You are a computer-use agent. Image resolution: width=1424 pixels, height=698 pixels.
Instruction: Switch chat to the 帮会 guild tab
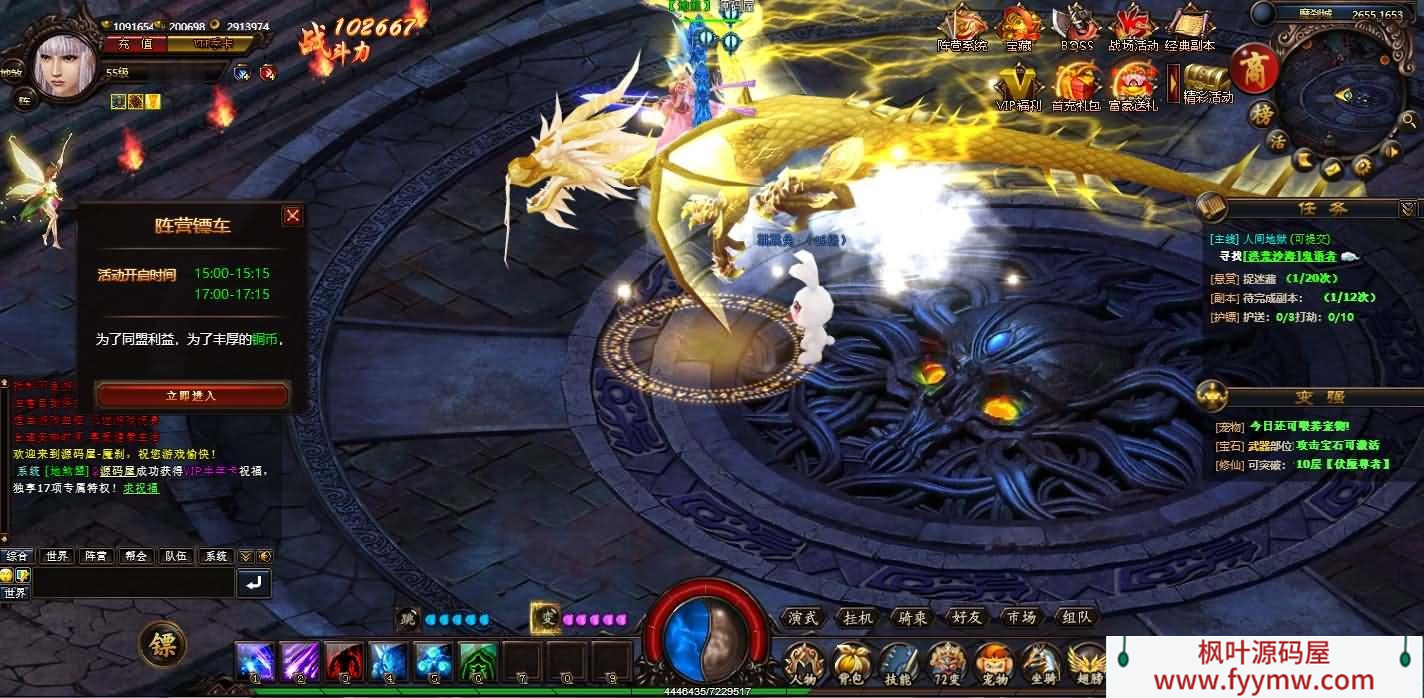tap(136, 556)
